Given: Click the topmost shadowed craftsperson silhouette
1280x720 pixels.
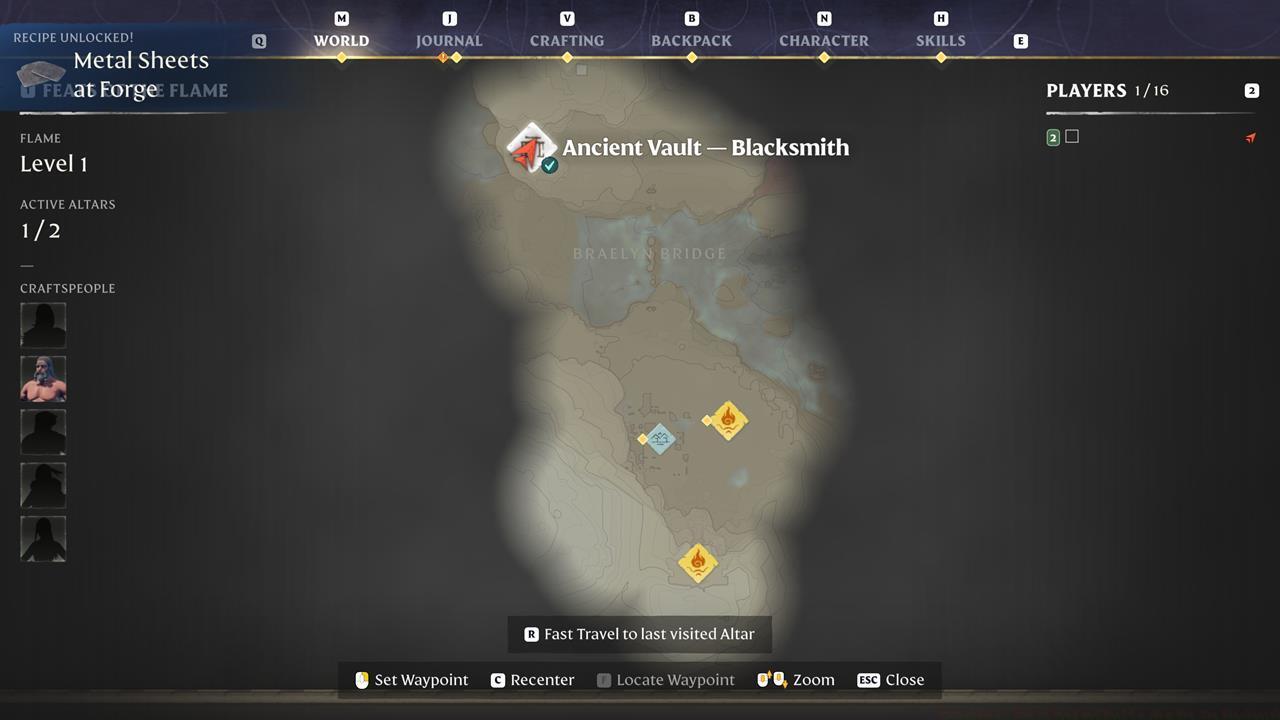Looking at the screenshot, I should pyautogui.click(x=43, y=324).
